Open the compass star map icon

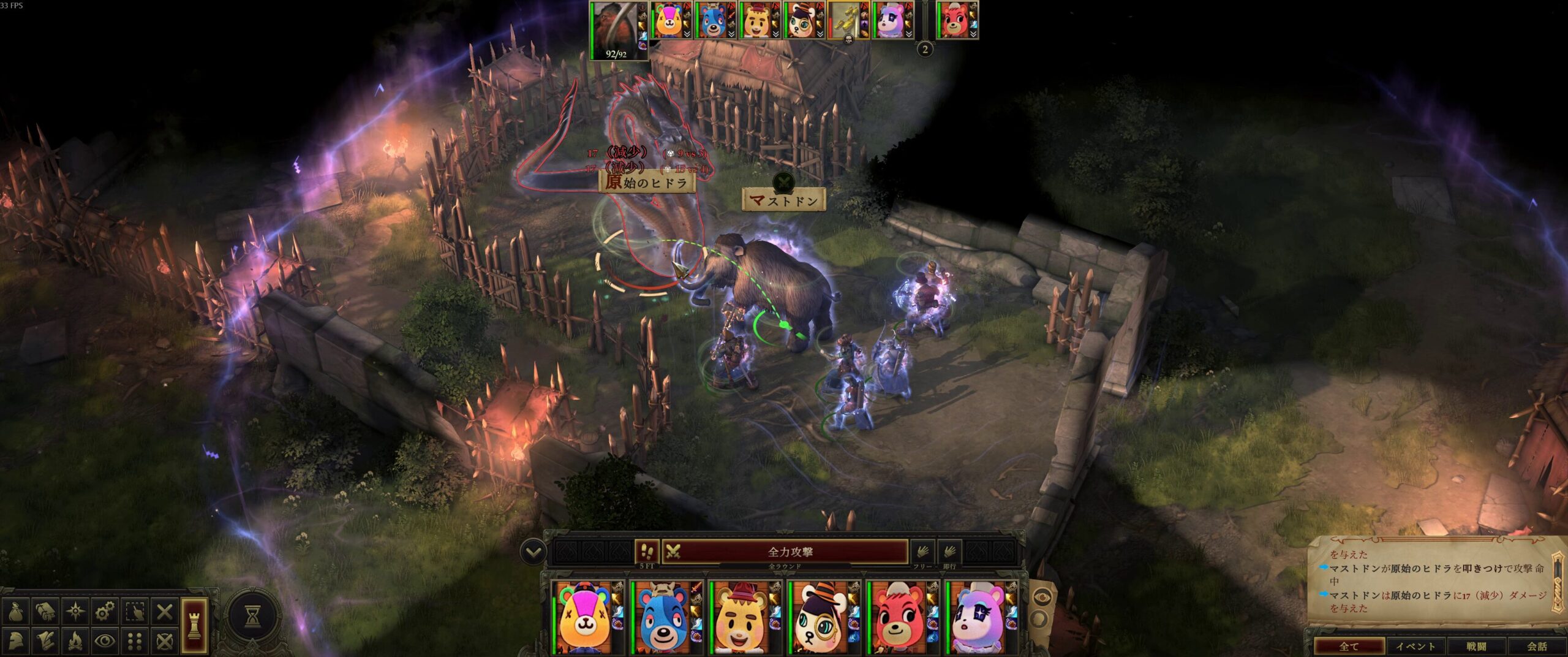[75, 611]
